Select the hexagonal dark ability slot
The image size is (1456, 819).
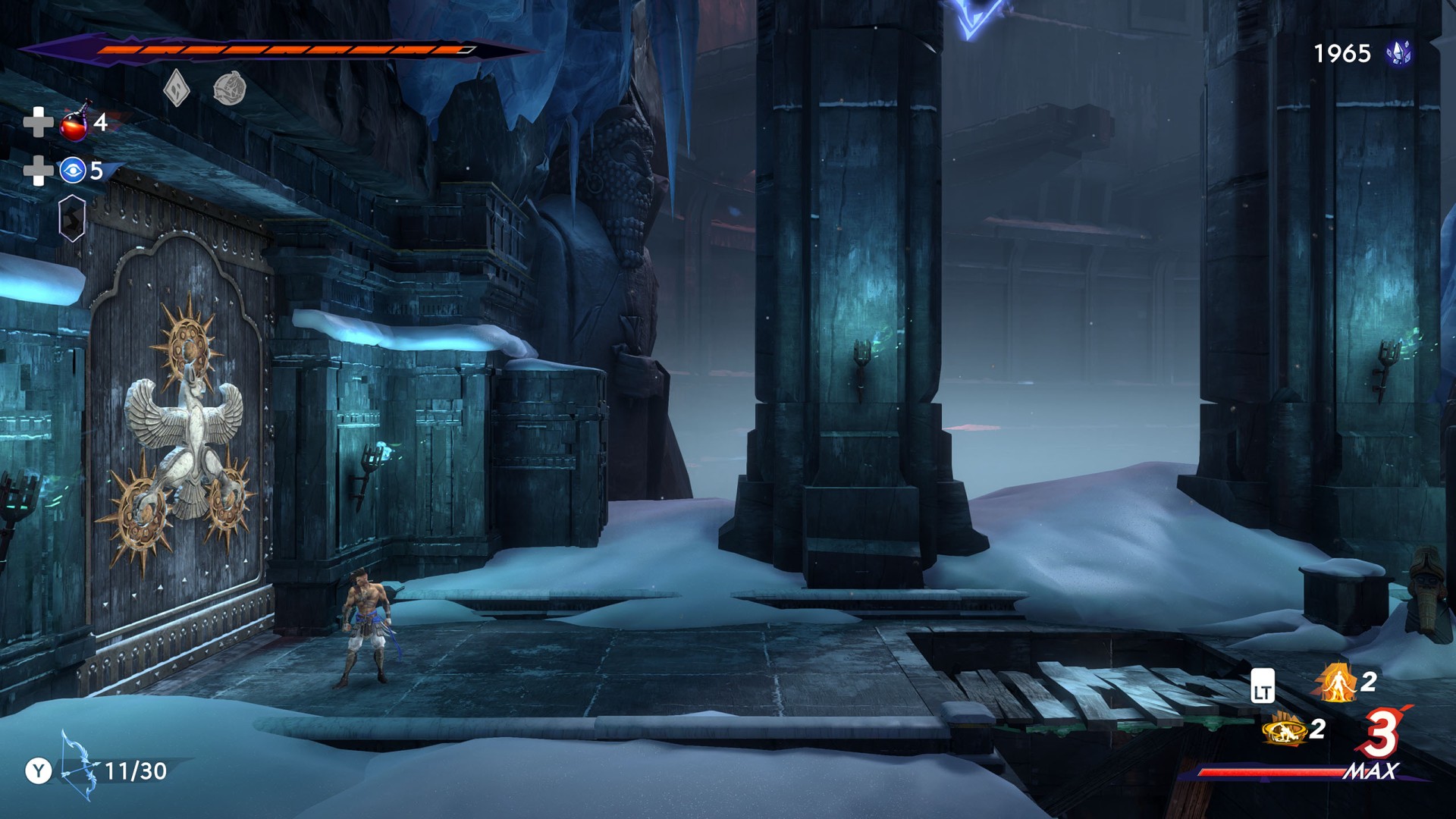(72, 218)
